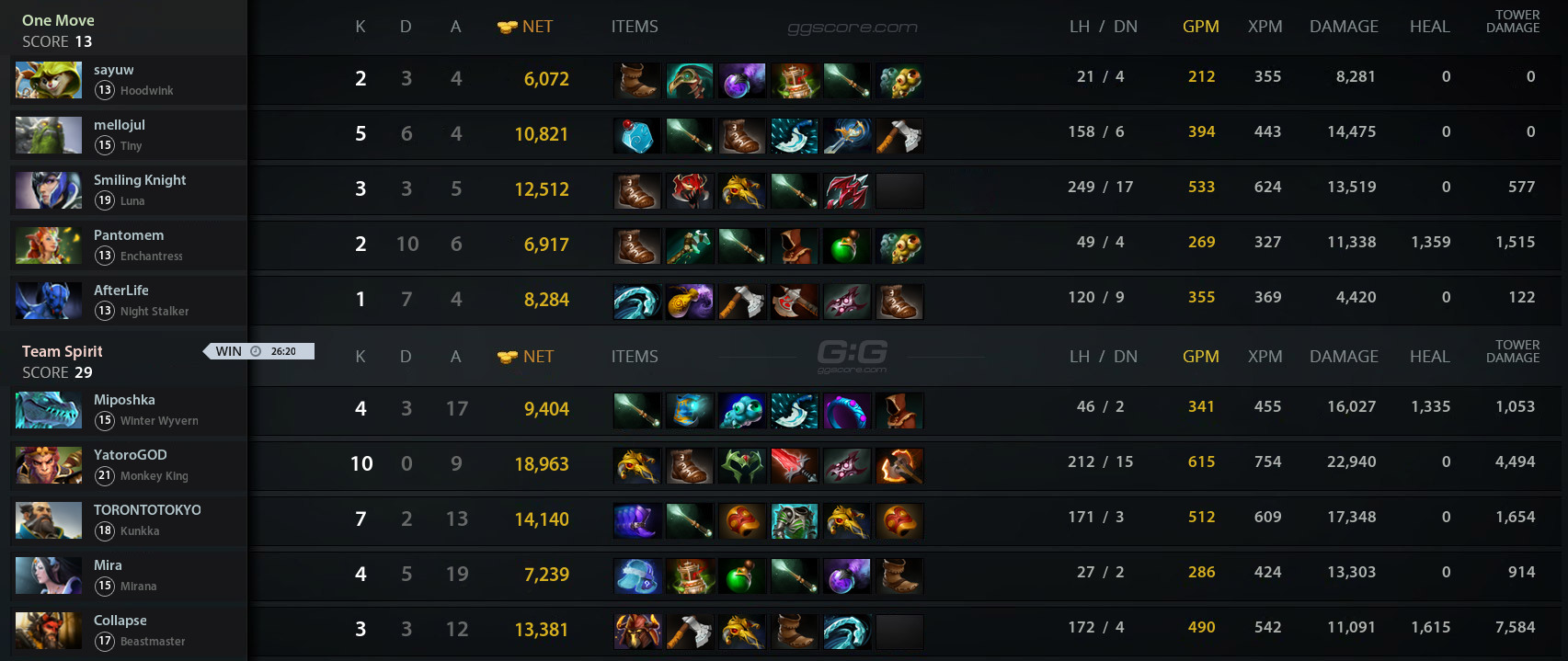The height and width of the screenshot is (661, 1568).
Task: Select the blue Arcane Boots in Miposhka's items
Action: [x=689, y=411]
